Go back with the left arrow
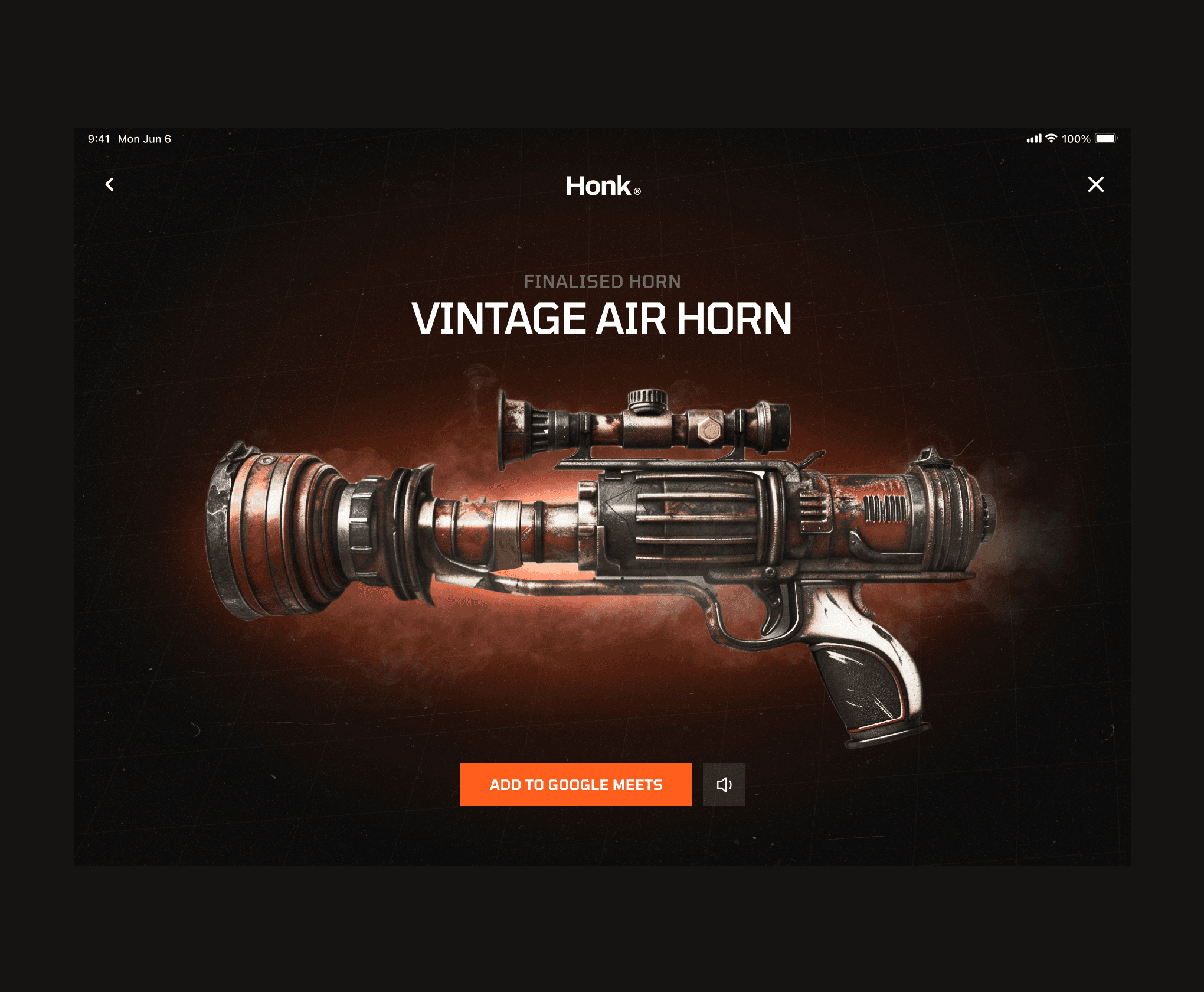The image size is (1204, 992). 110,185
